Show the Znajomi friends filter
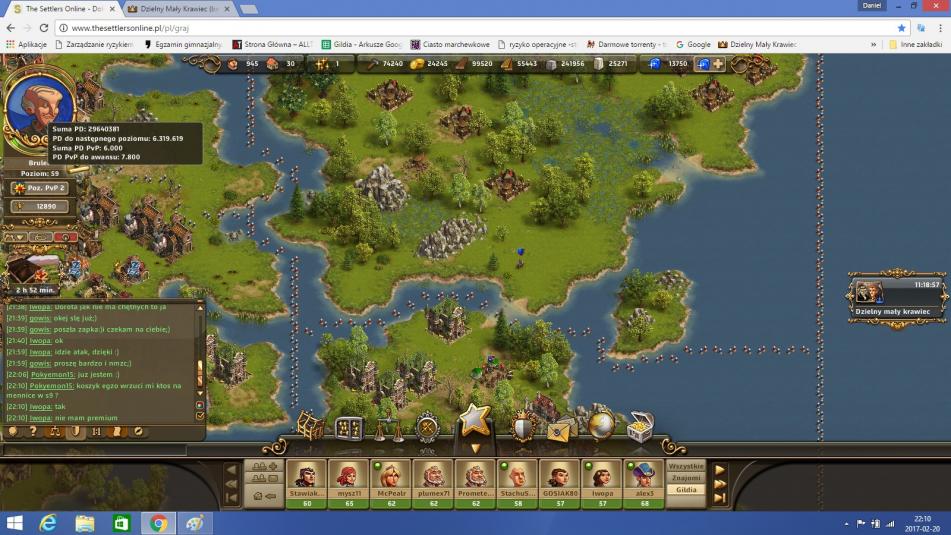The height and width of the screenshot is (535, 951). tap(686, 478)
